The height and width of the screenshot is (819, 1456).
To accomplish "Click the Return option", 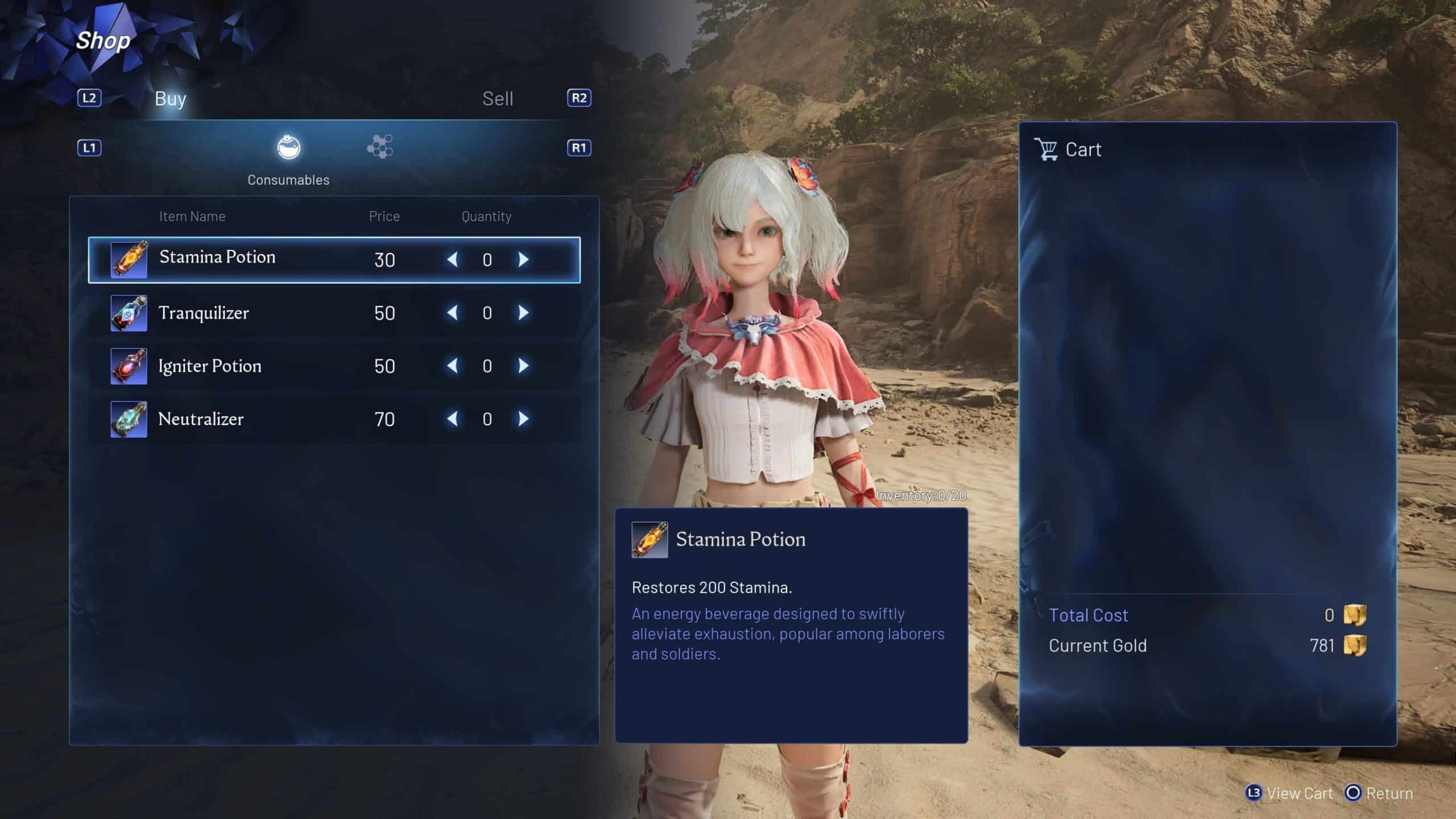I will (1379, 793).
